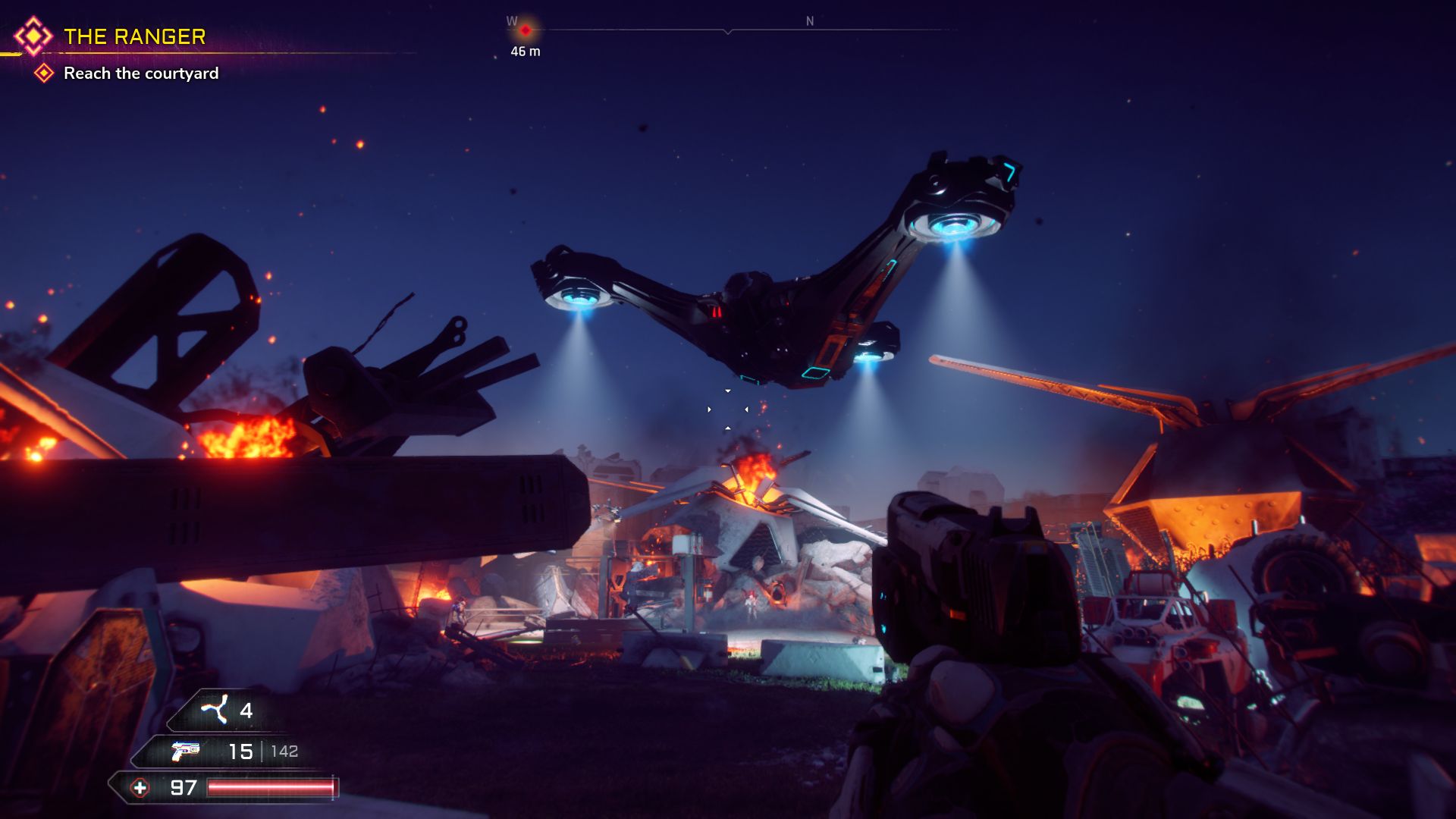Click the health cross icon

[x=140, y=788]
